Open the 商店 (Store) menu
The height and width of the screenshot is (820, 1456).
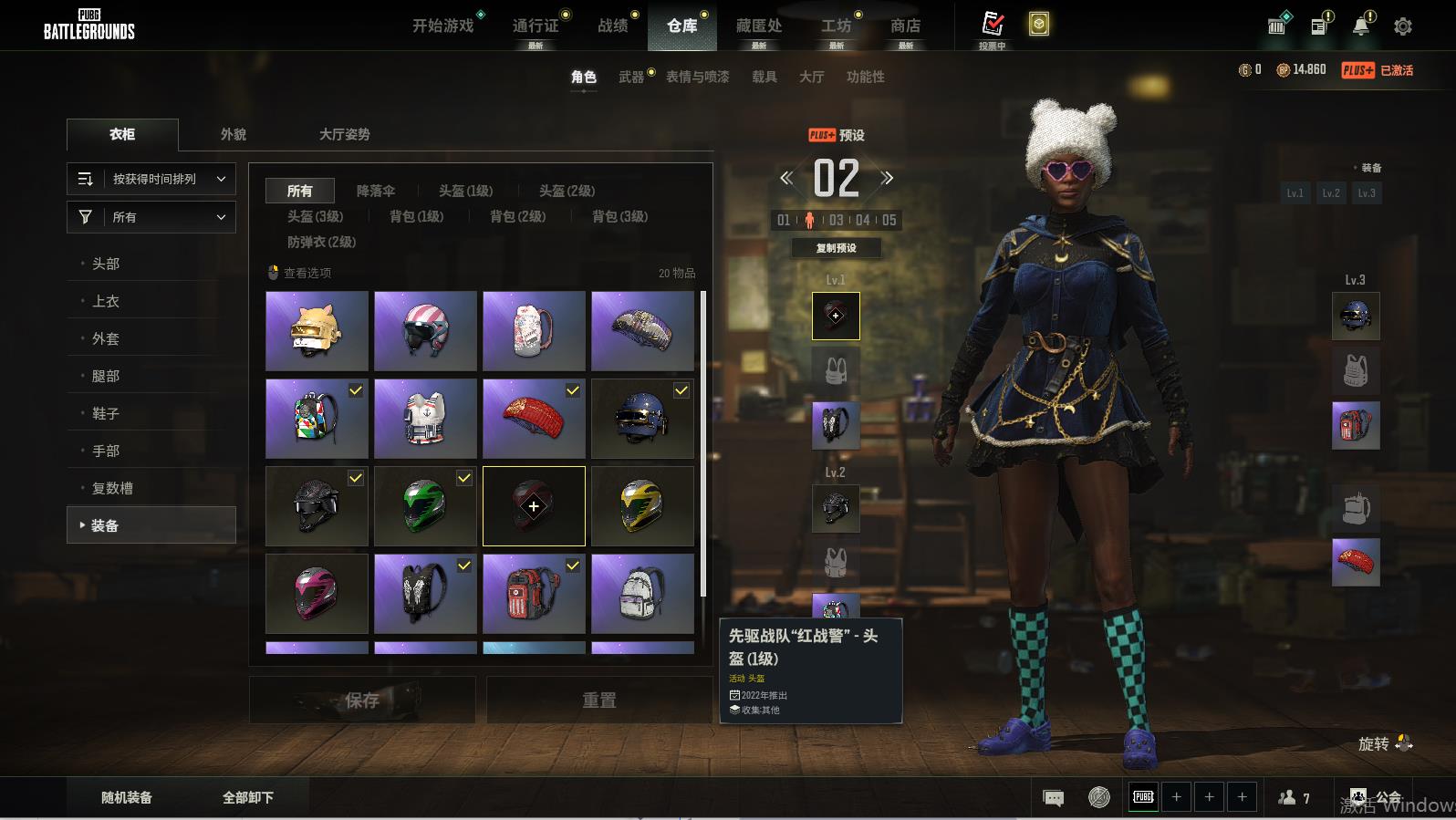coord(905,26)
